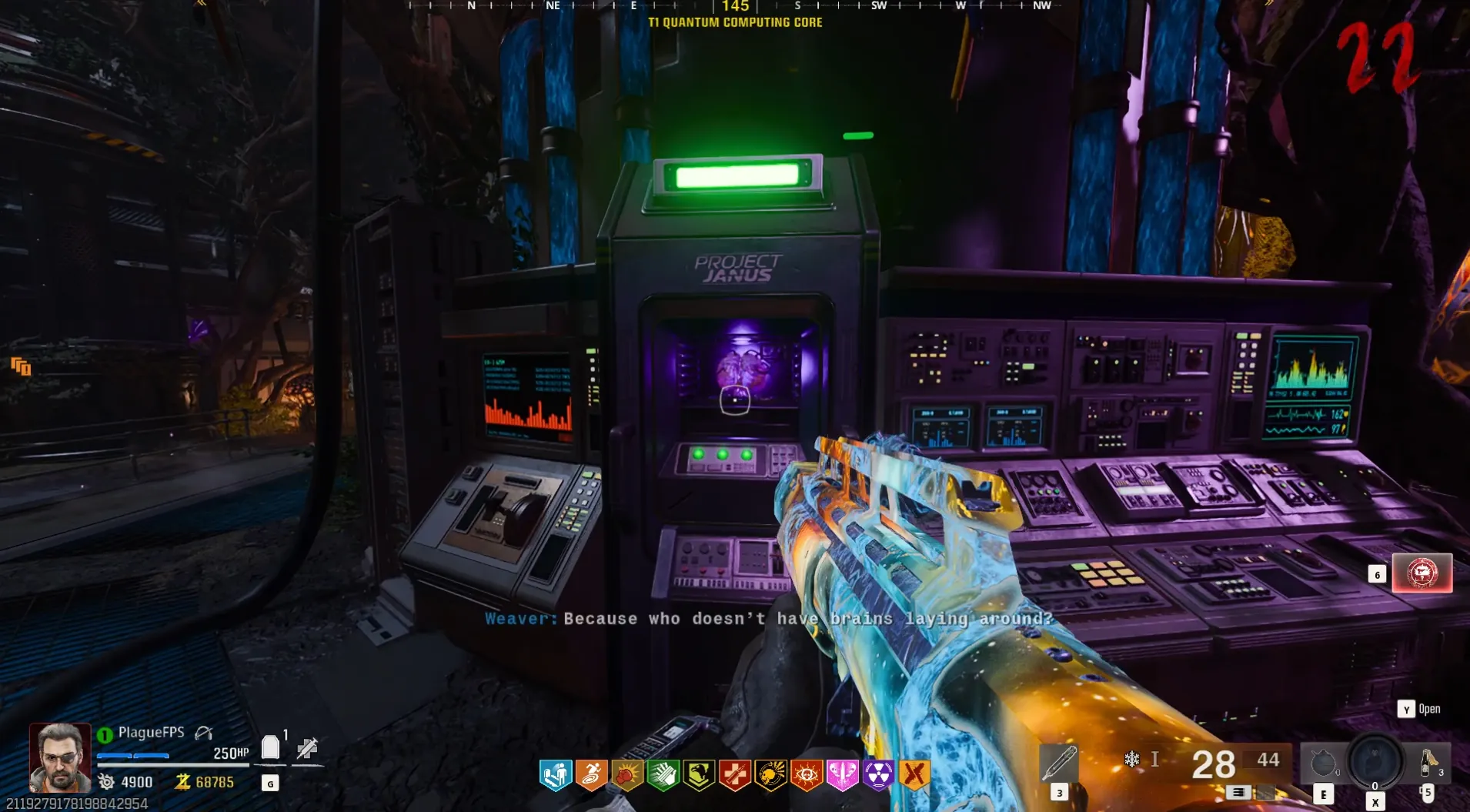Click the Molotov lethal equipment icon
Screen dimensions: 1470x812
point(1428,763)
